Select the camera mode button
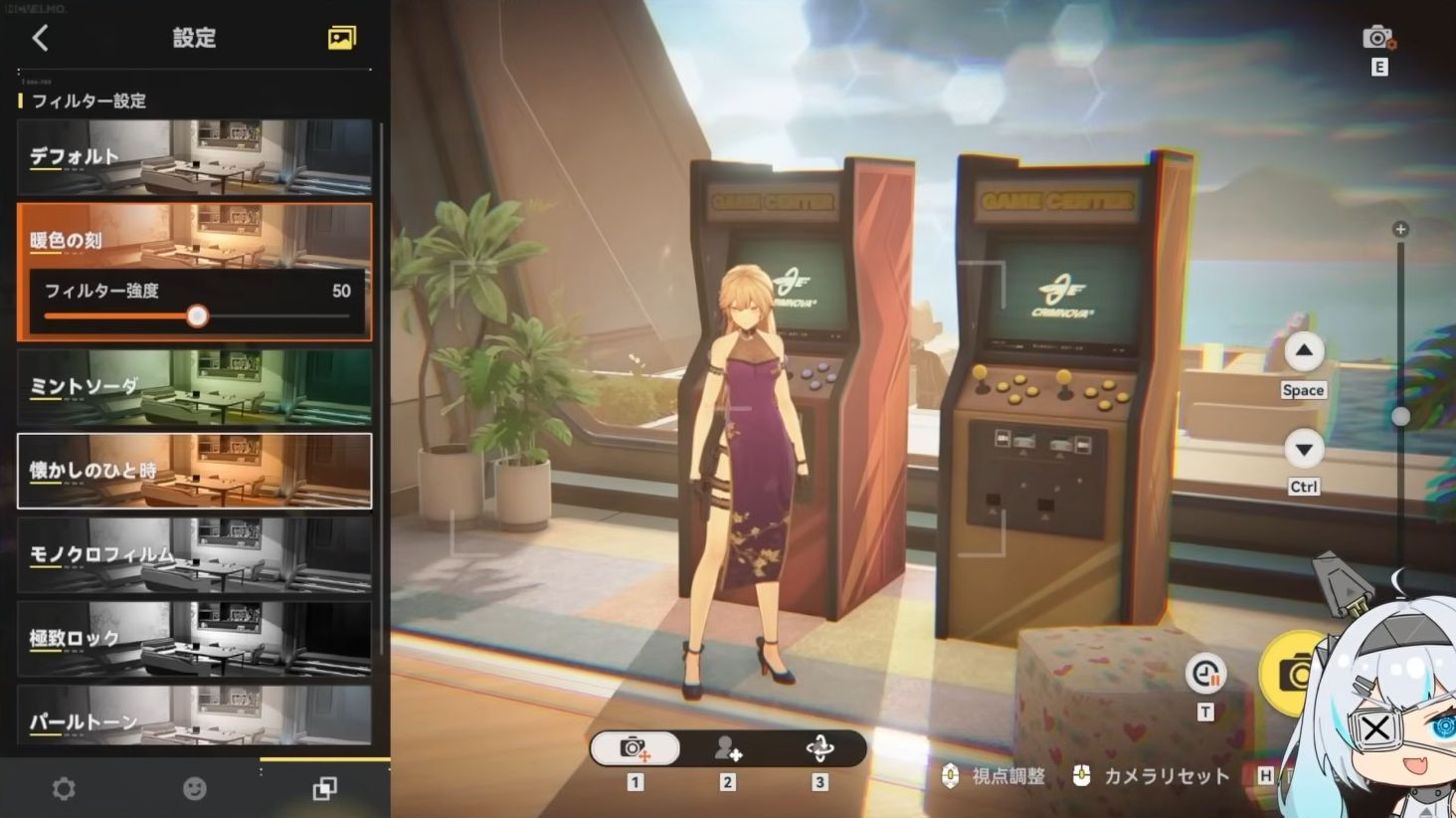 pyautogui.click(x=635, y=748)
